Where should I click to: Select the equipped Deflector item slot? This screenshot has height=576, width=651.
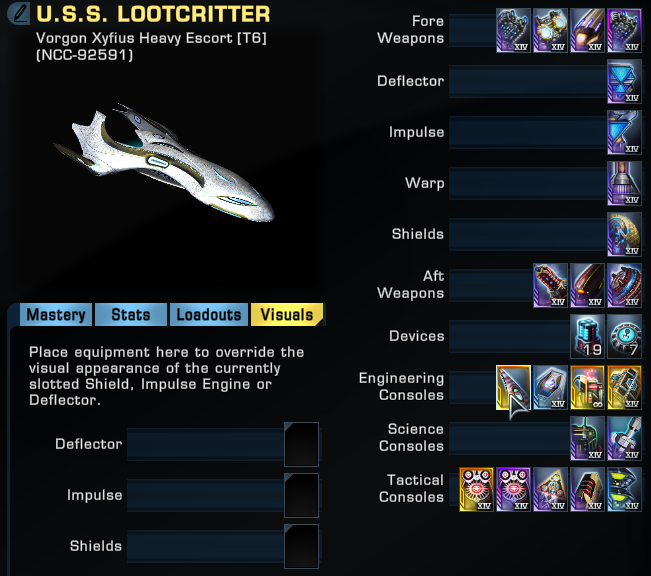click(x=624, y=81)
